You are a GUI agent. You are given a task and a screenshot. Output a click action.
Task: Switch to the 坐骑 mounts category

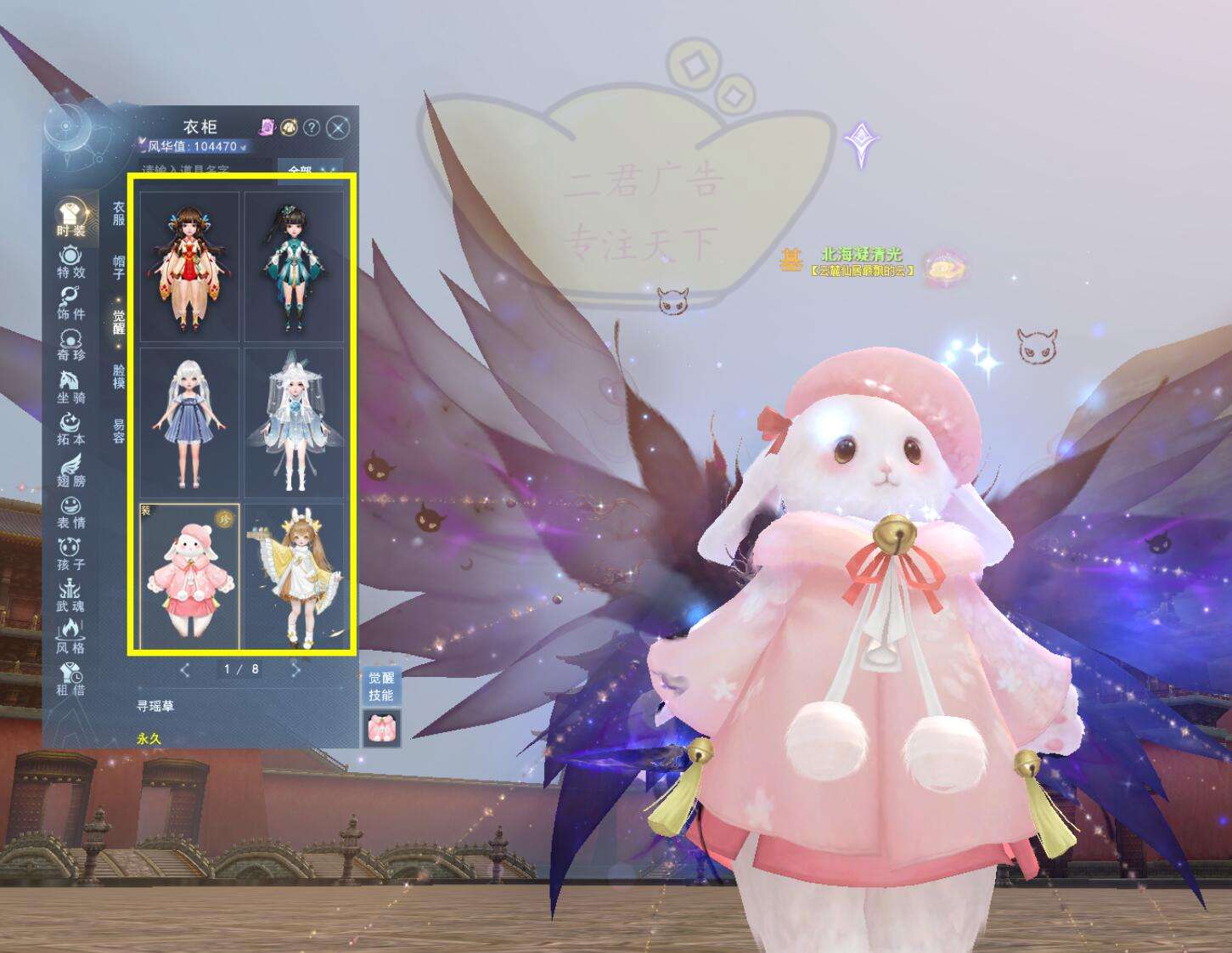pos(70,386)
